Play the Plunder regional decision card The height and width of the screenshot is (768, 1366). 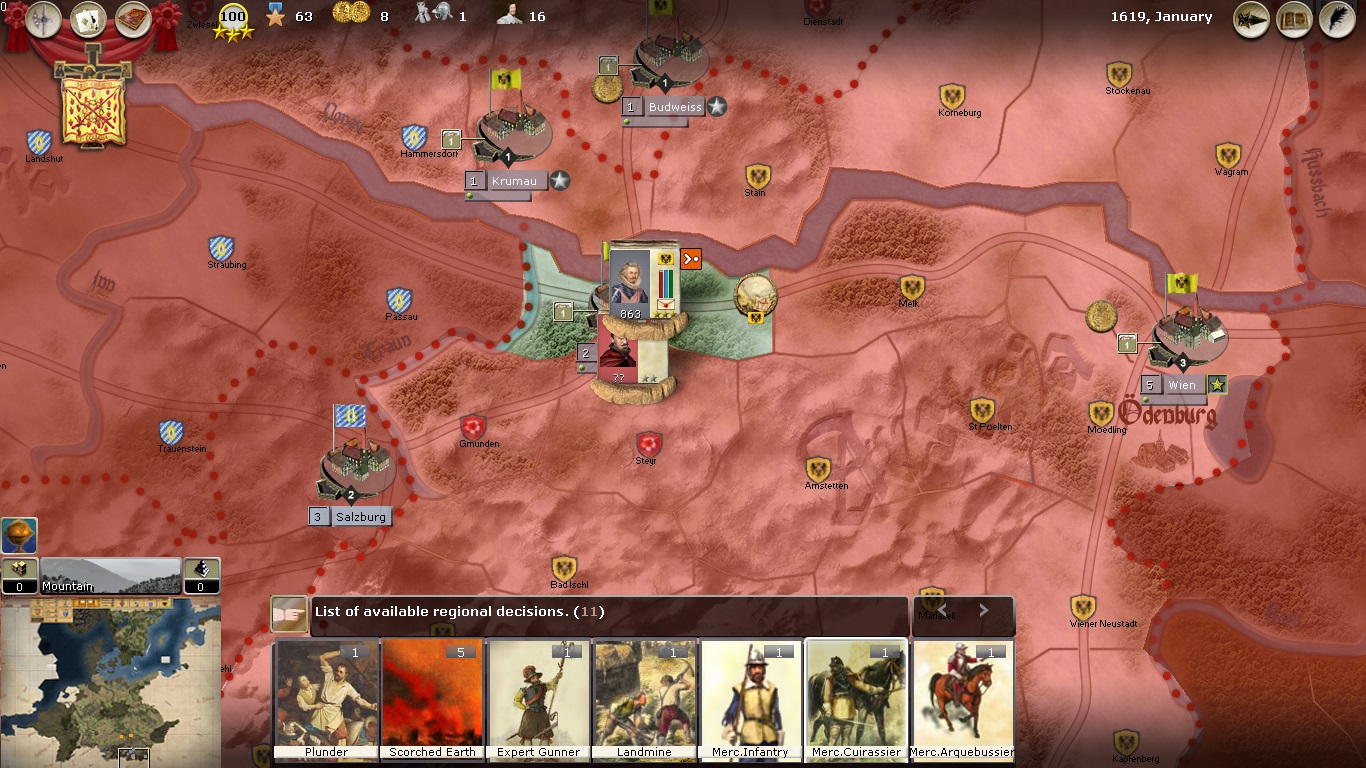tap(326, 695)
